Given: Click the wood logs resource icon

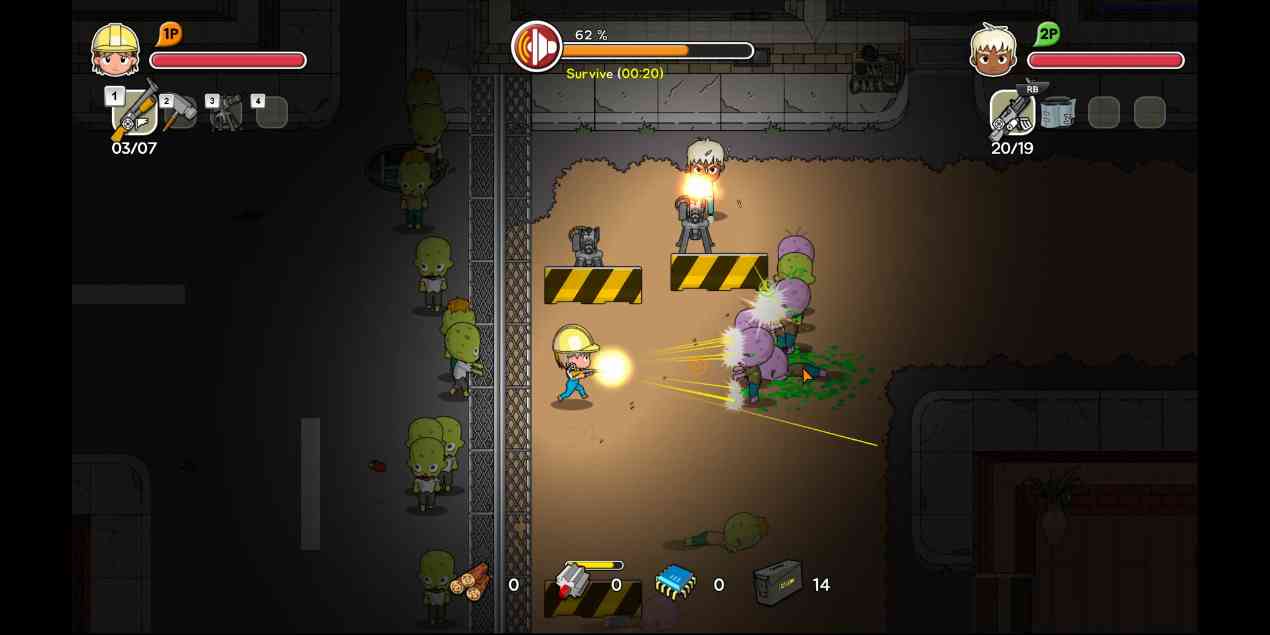Looking at the screenshot, I should coord(470,581).
